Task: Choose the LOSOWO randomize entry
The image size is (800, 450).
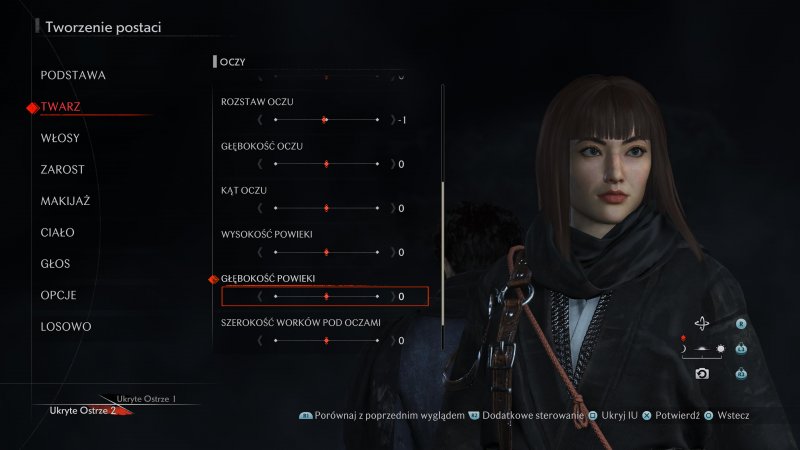Action: click(x=66, y=327)
